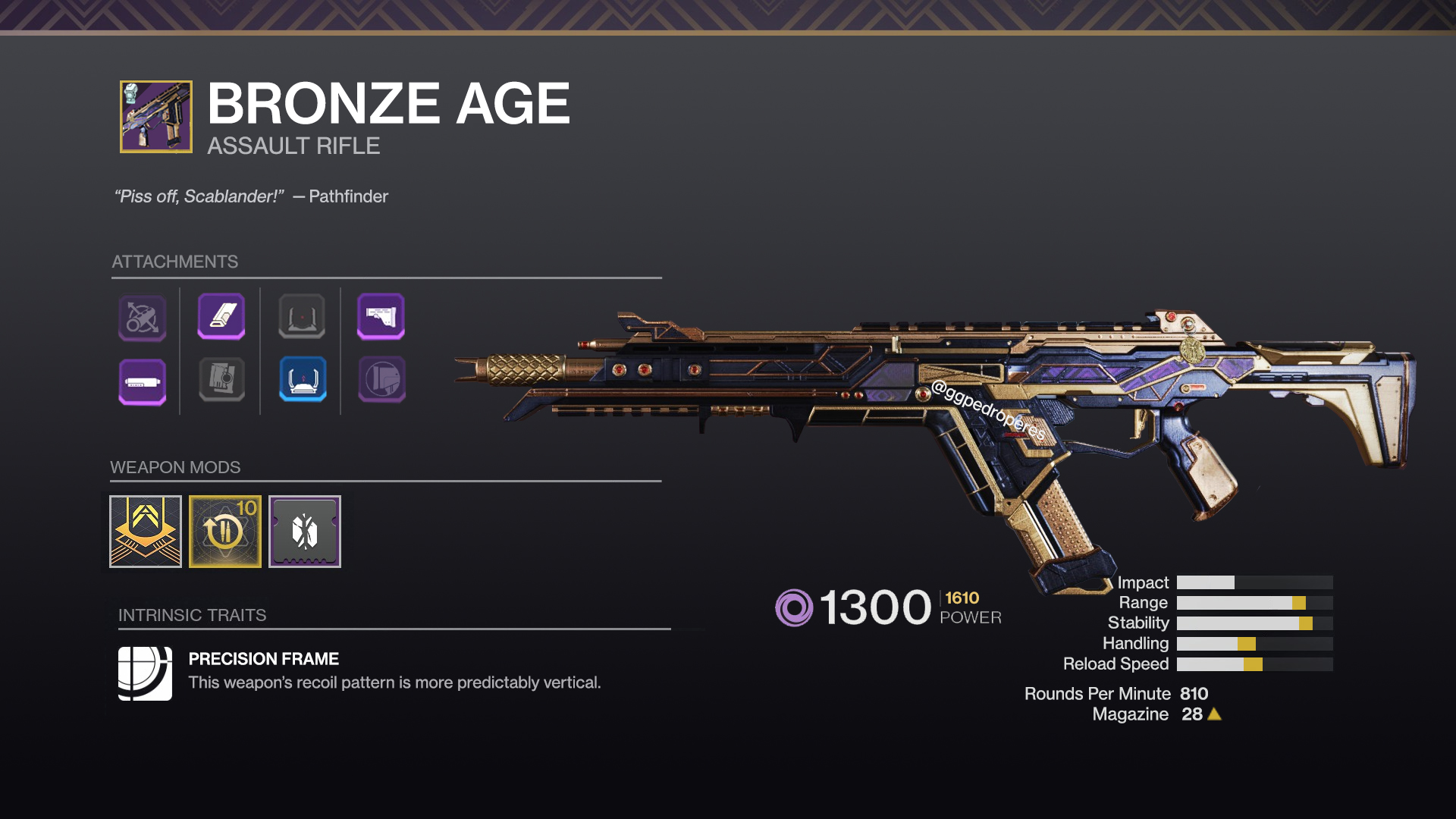Viewport: 1456px width, 819px height.
Task: Select the stock attachment icon
Action: pyautogui.click(x=381, y=318)
